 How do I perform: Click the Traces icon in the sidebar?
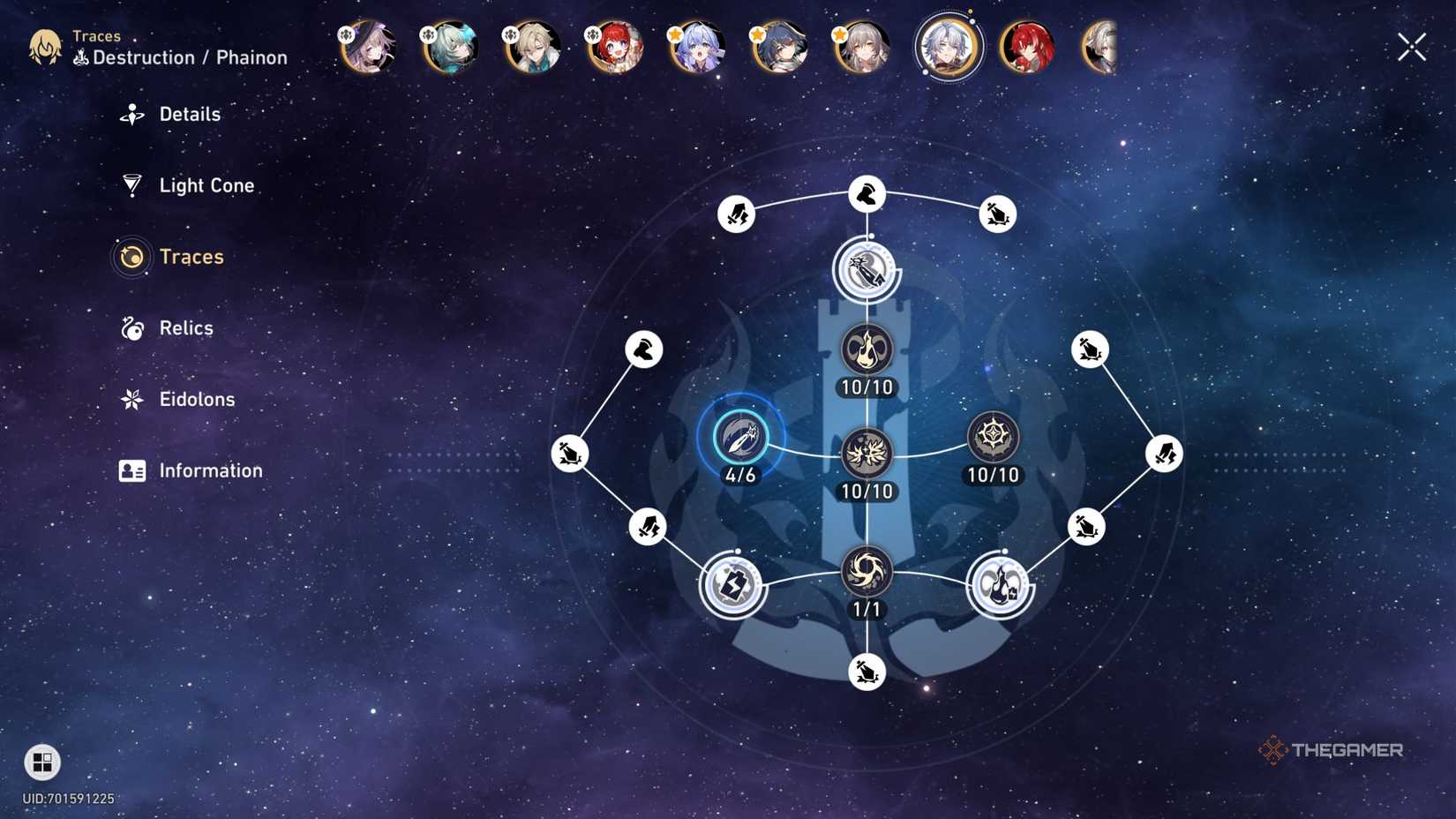[132, 258]
